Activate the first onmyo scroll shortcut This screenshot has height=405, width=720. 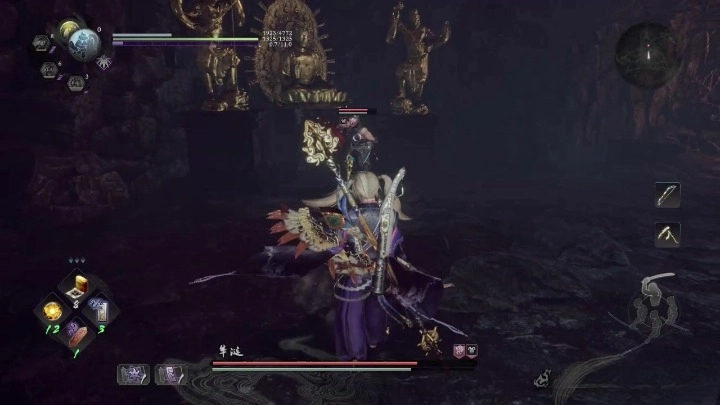click(x=132, y=374)
